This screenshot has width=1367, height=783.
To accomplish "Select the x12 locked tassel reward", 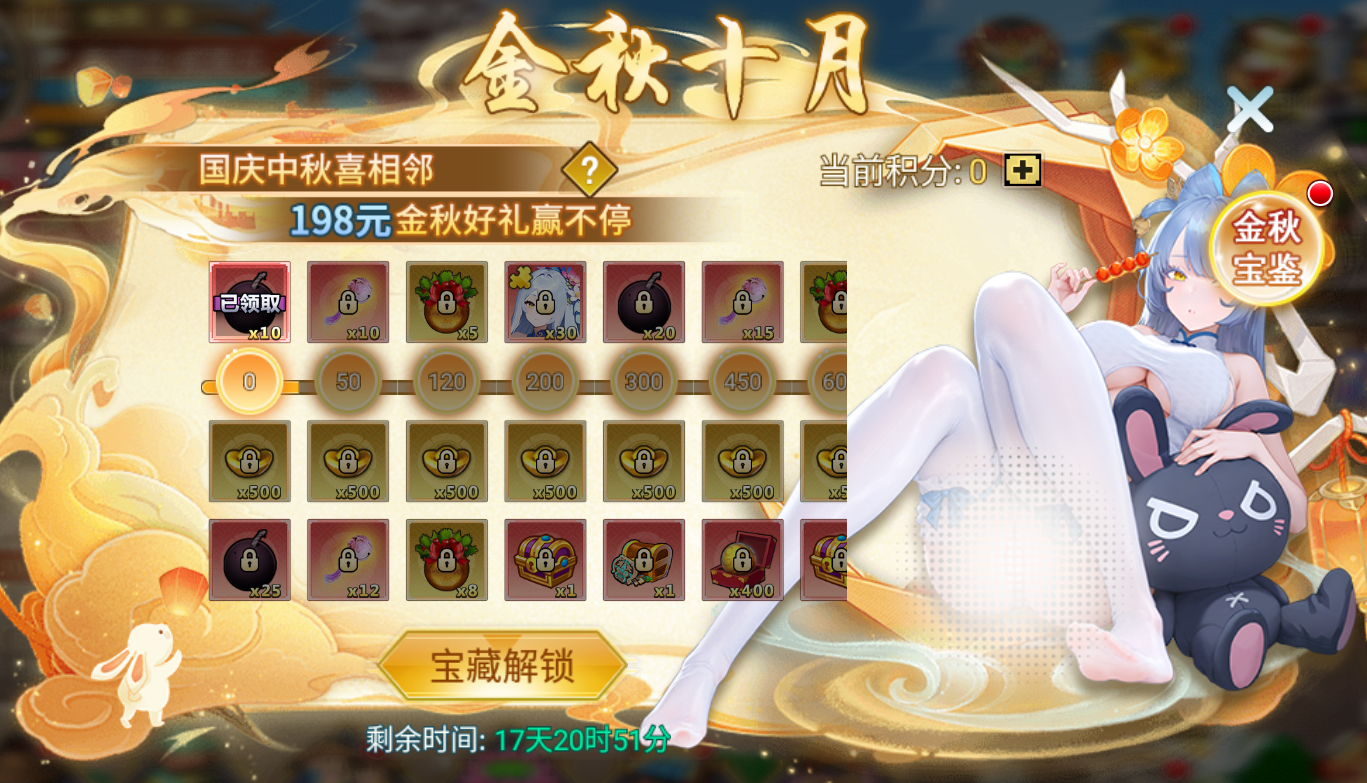I will pos(347,560).
